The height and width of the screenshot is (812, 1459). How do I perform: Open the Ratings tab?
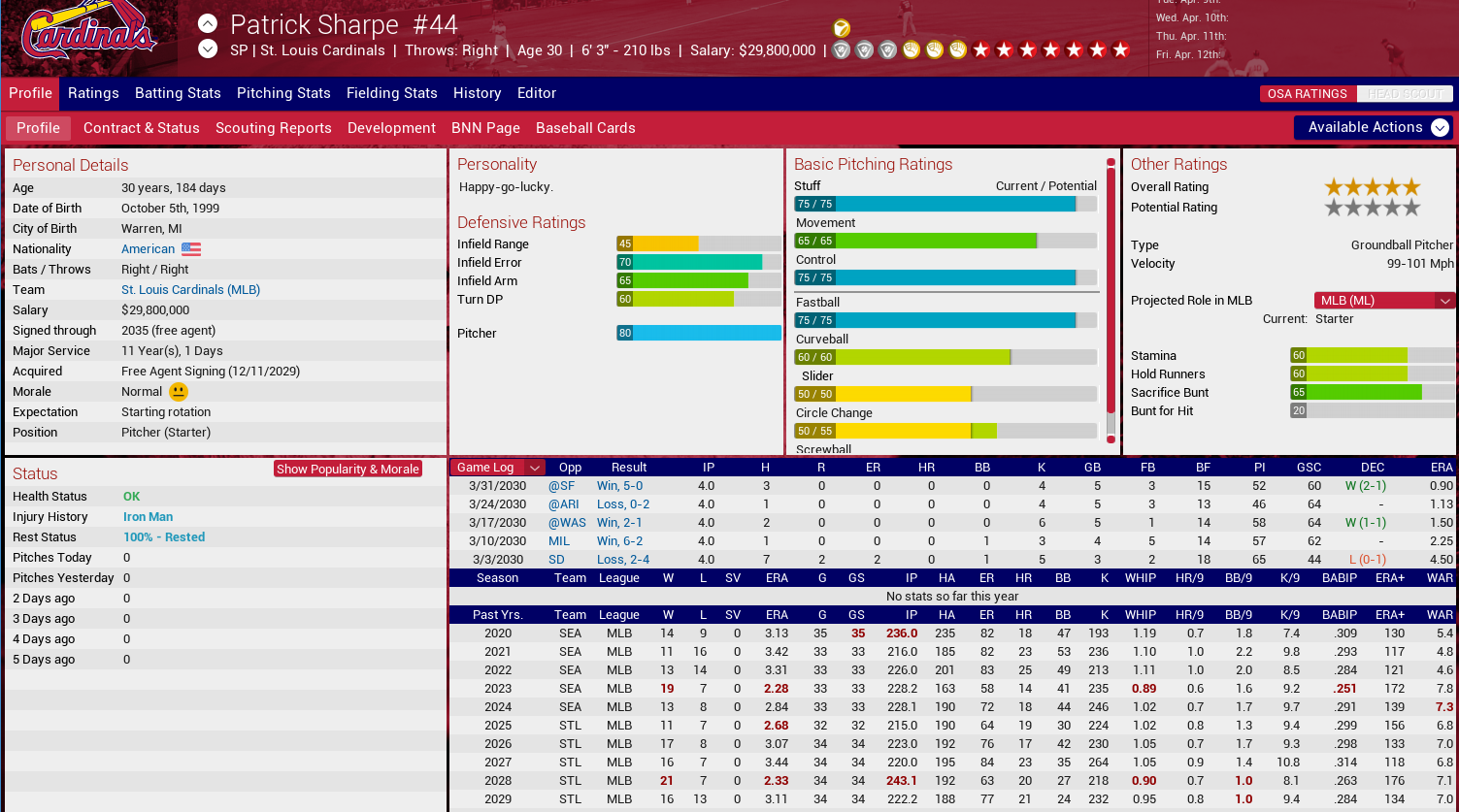coord(93,93)
